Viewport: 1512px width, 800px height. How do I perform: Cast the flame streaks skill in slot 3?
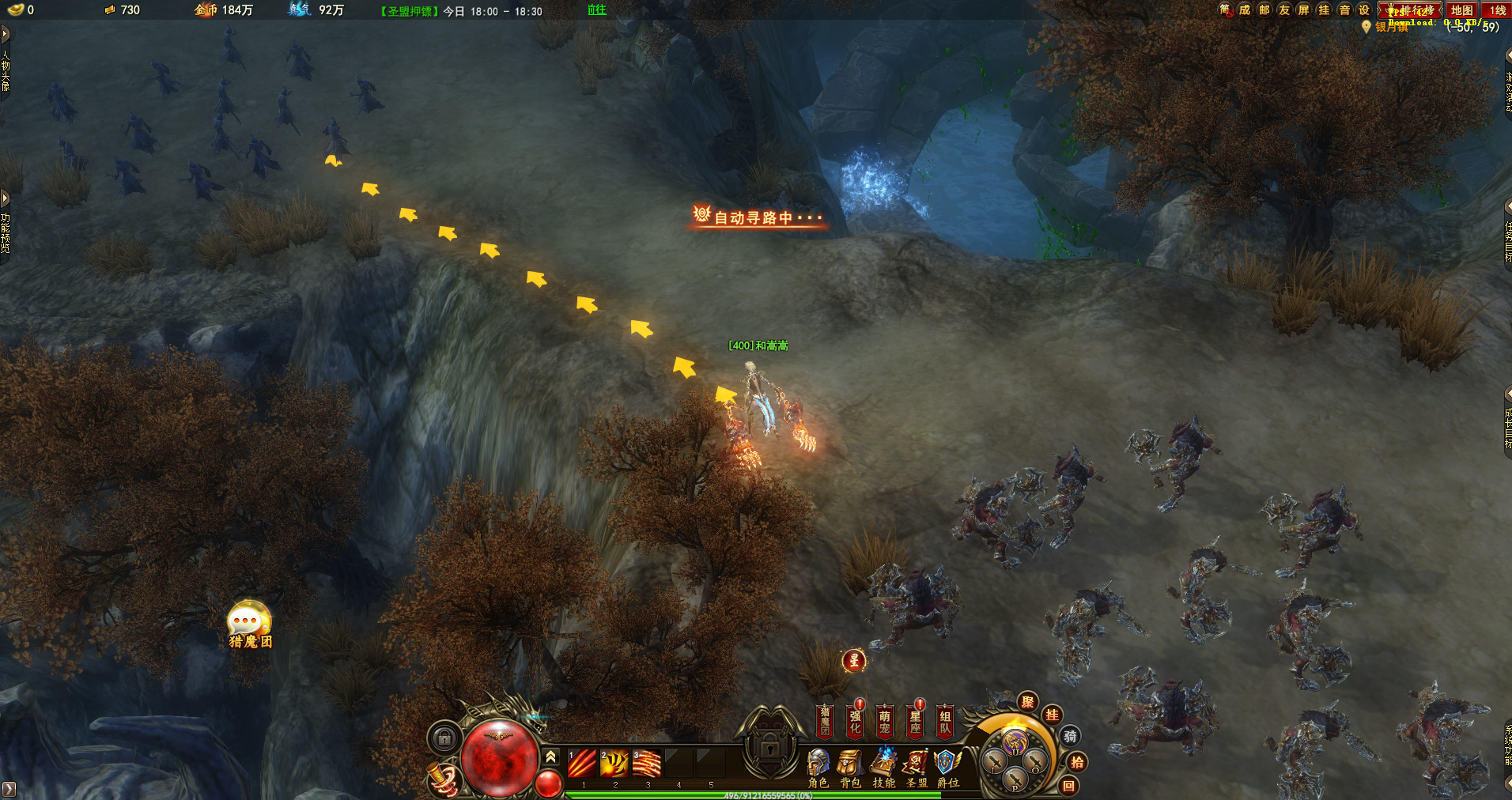coord(646,764)
